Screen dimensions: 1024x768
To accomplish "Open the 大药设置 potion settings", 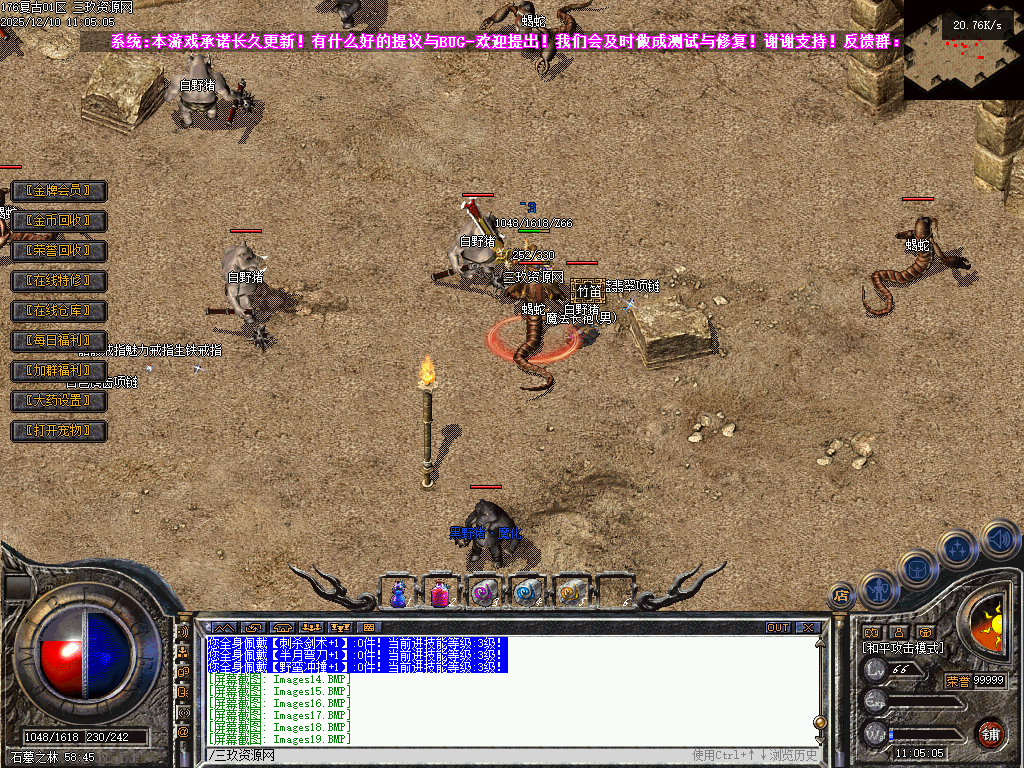I will (x=58, y=401).
